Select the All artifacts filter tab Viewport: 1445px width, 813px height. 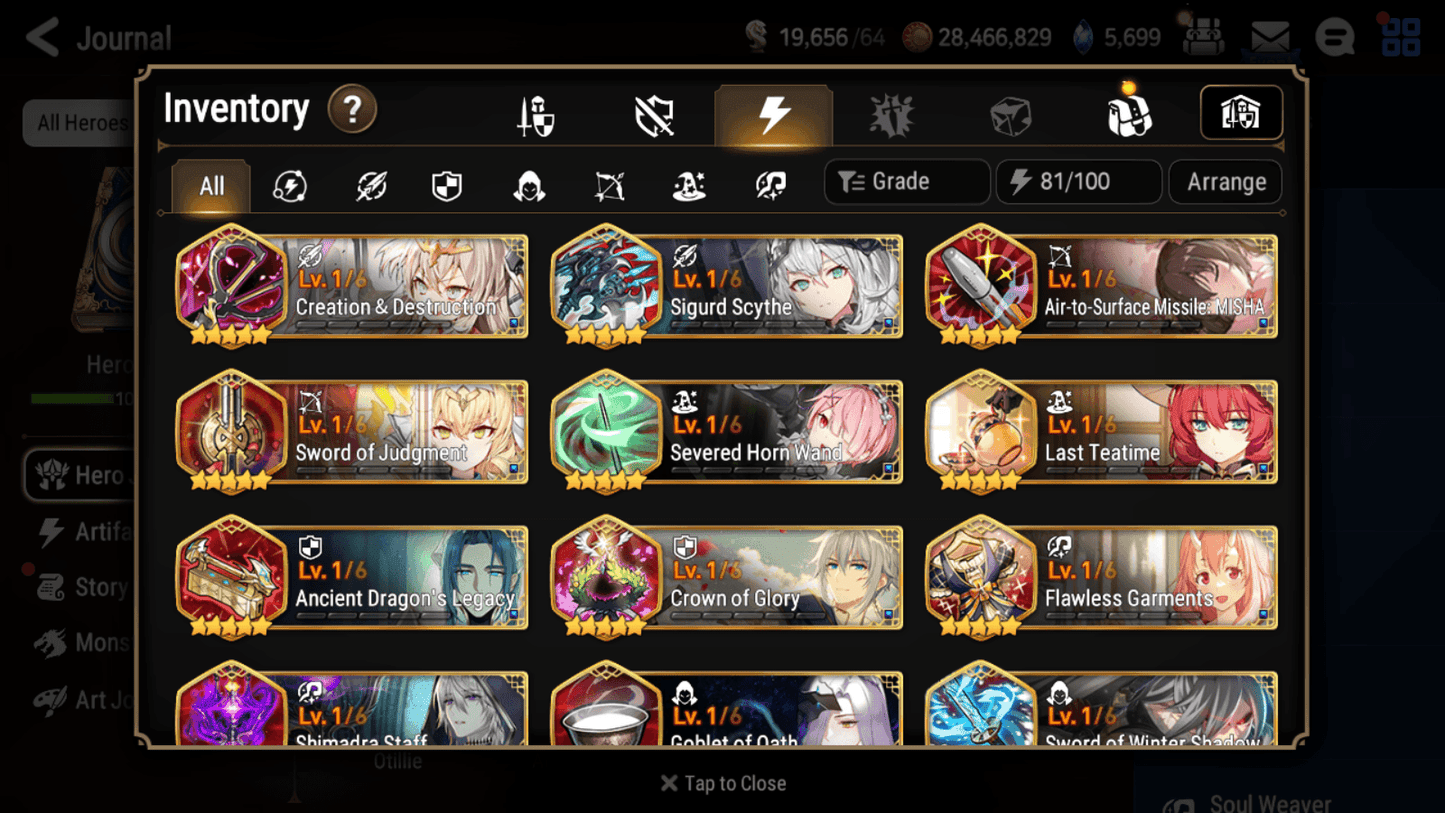click(210, 184)
